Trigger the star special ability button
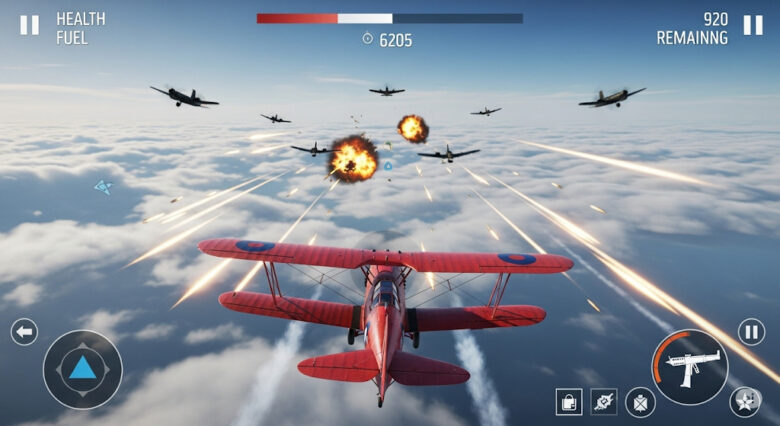 click(x=744, y=402)
